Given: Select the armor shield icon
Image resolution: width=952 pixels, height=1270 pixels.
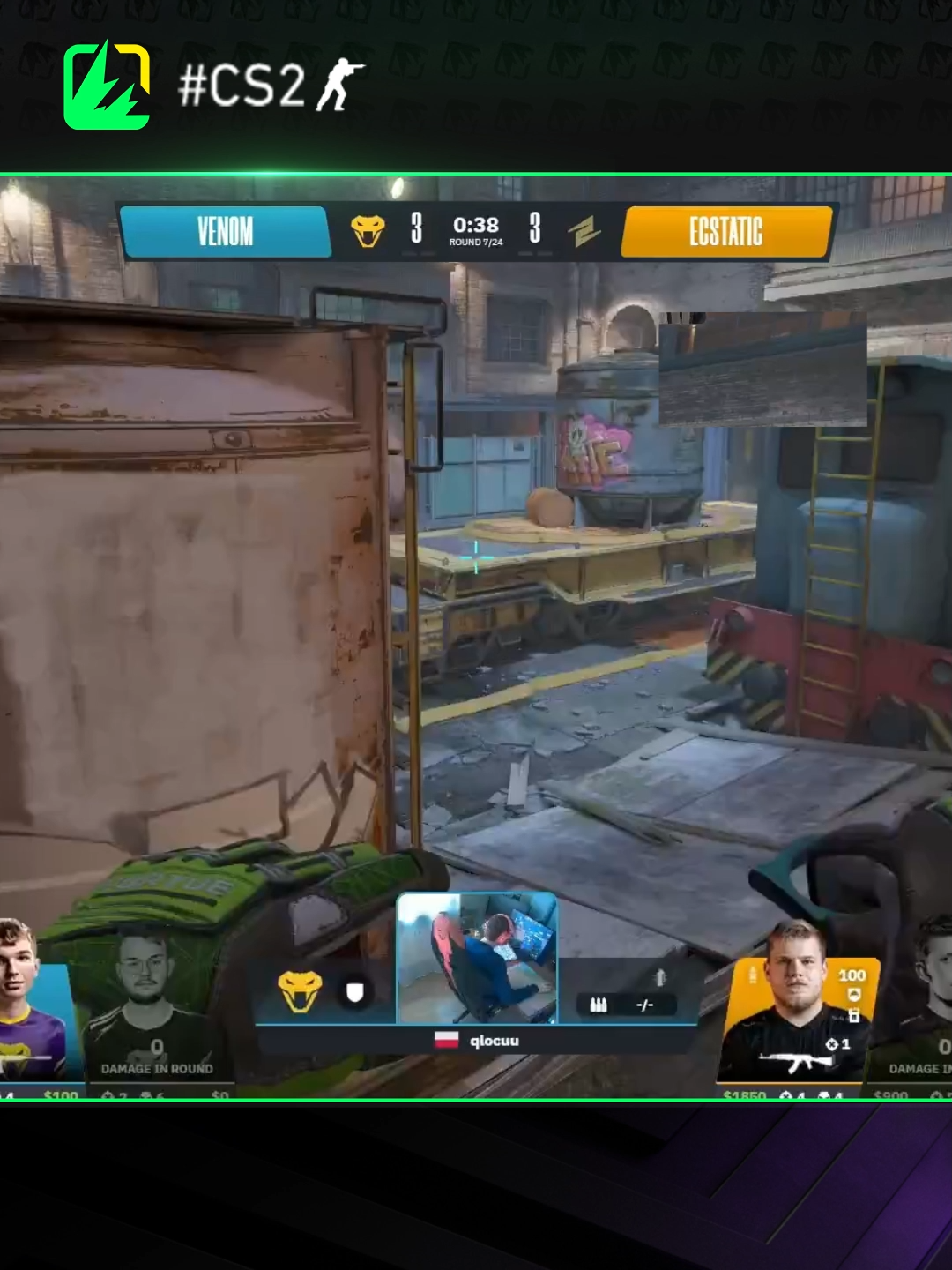Looking at the screenshot, I should [x=354, y=993].
